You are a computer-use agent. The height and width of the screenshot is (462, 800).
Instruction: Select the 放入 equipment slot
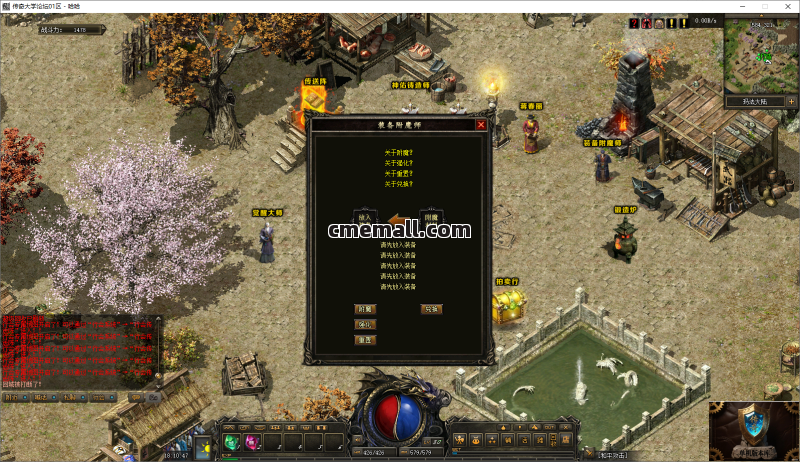pyautogui.click(x=364, y=217)
